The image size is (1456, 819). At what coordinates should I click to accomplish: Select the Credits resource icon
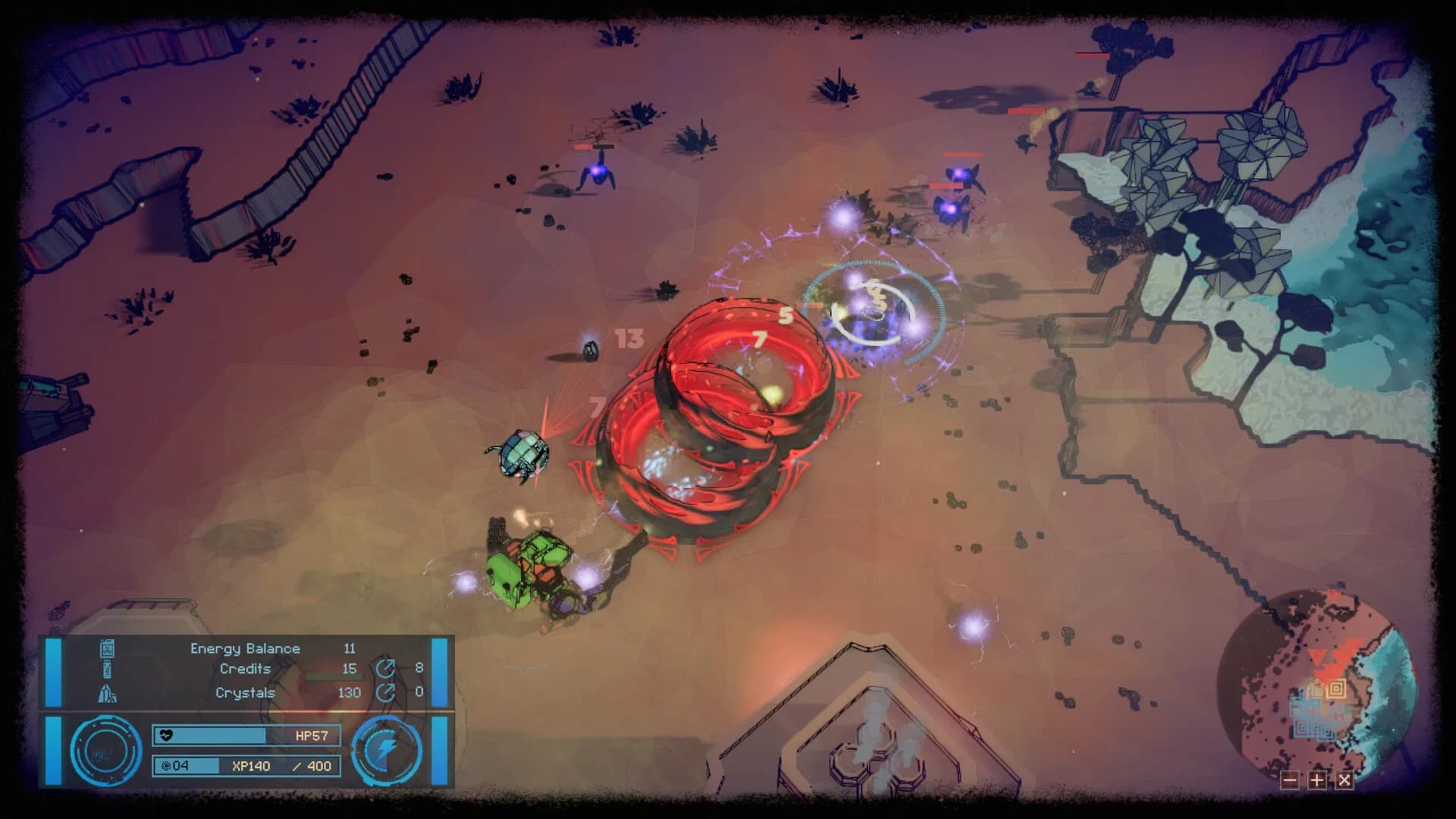[x=106, y=669]
